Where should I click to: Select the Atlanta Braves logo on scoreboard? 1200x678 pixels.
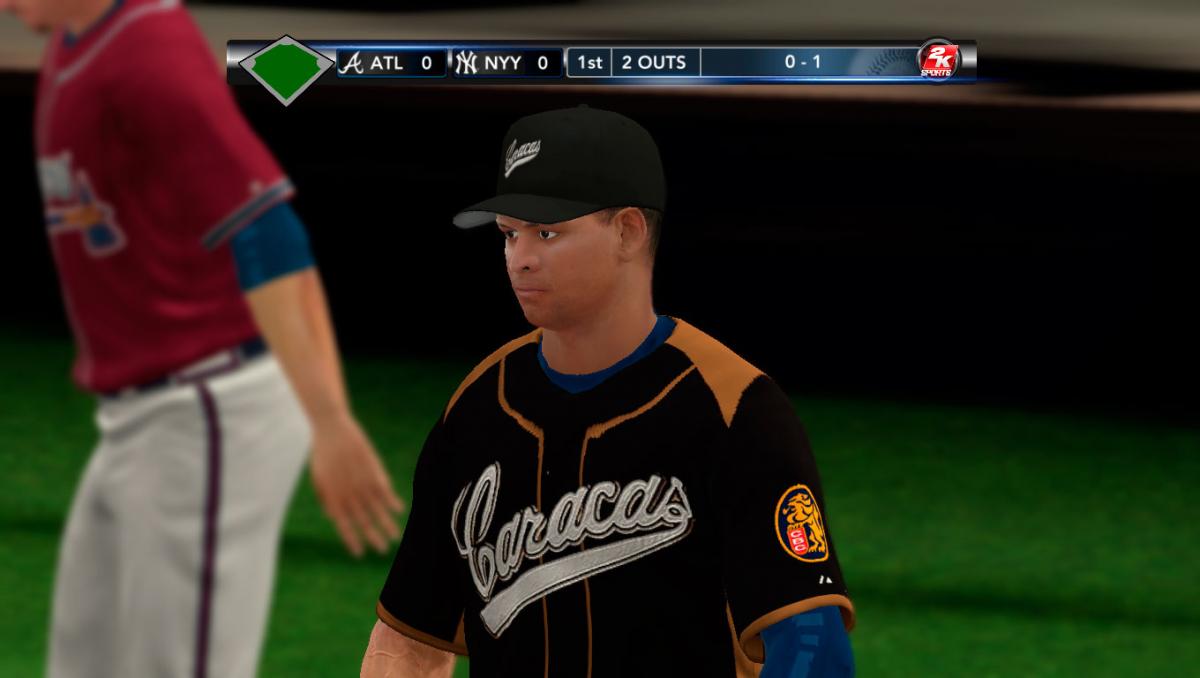coord(351,63)
